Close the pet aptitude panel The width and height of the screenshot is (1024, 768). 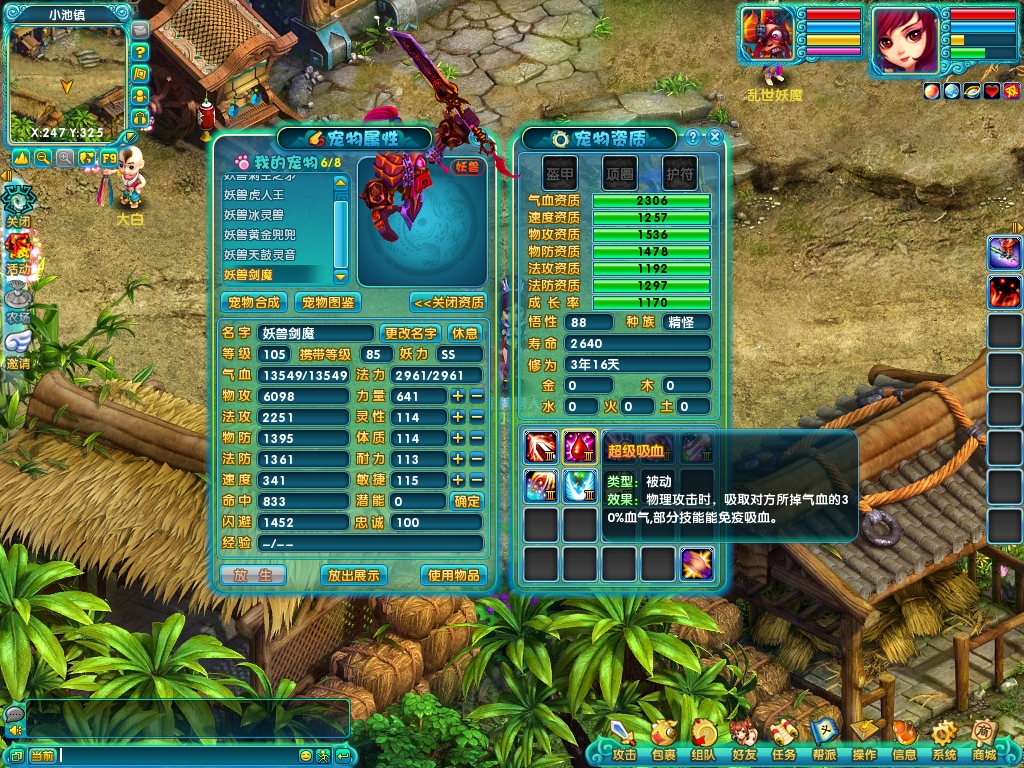[714, 138]
